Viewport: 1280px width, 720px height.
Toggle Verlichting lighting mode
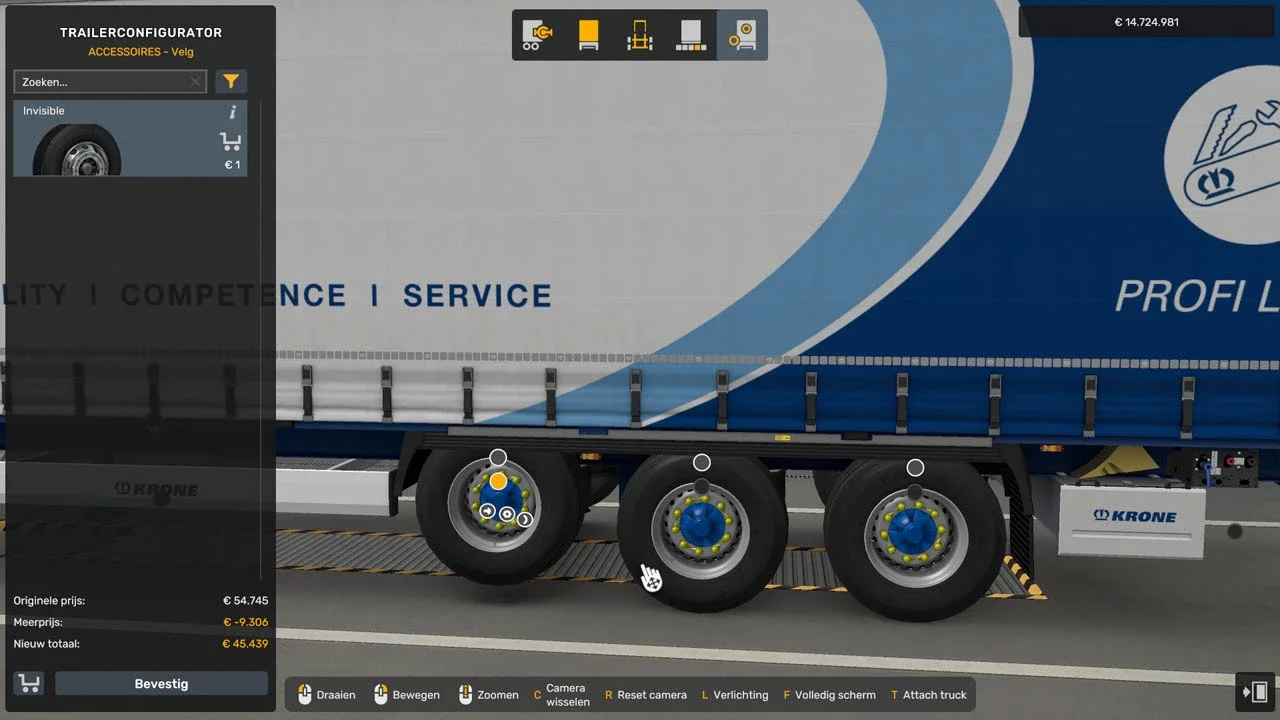coord(735,694)
